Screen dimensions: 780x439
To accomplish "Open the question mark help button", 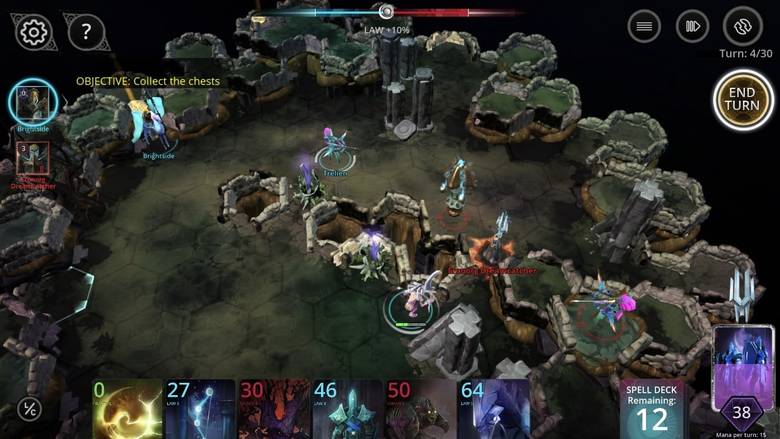I will [86, 32].
